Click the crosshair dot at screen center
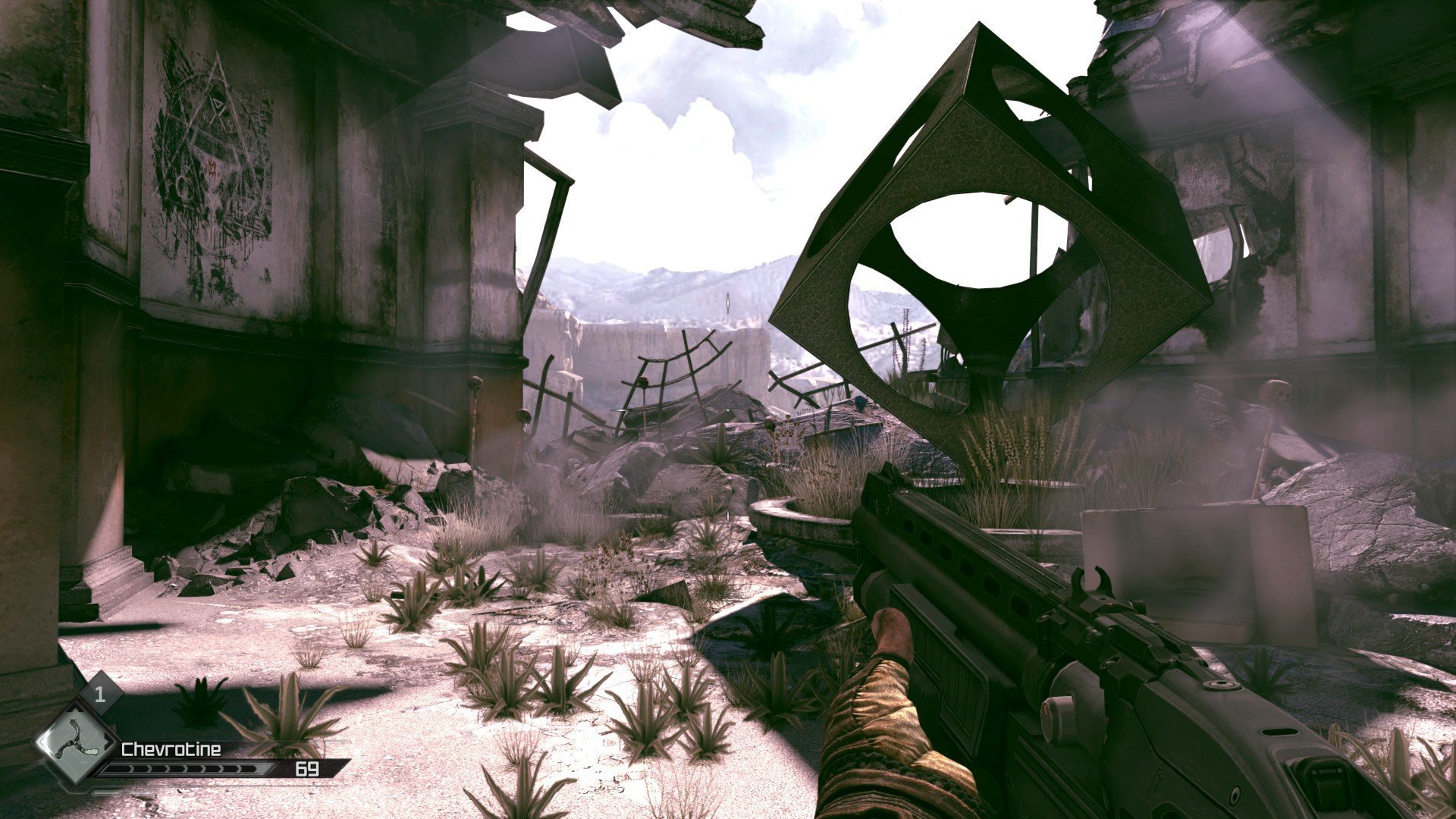The image size is (1456, 819). 728,409
